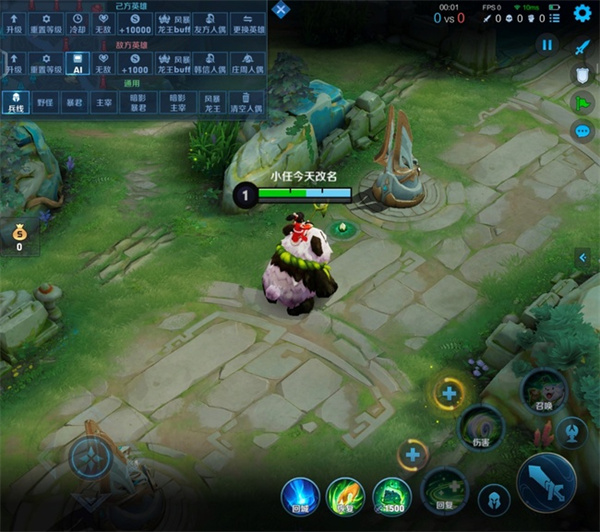
Task: Activate the 召唤 summon skill
Action: (543, 391)
